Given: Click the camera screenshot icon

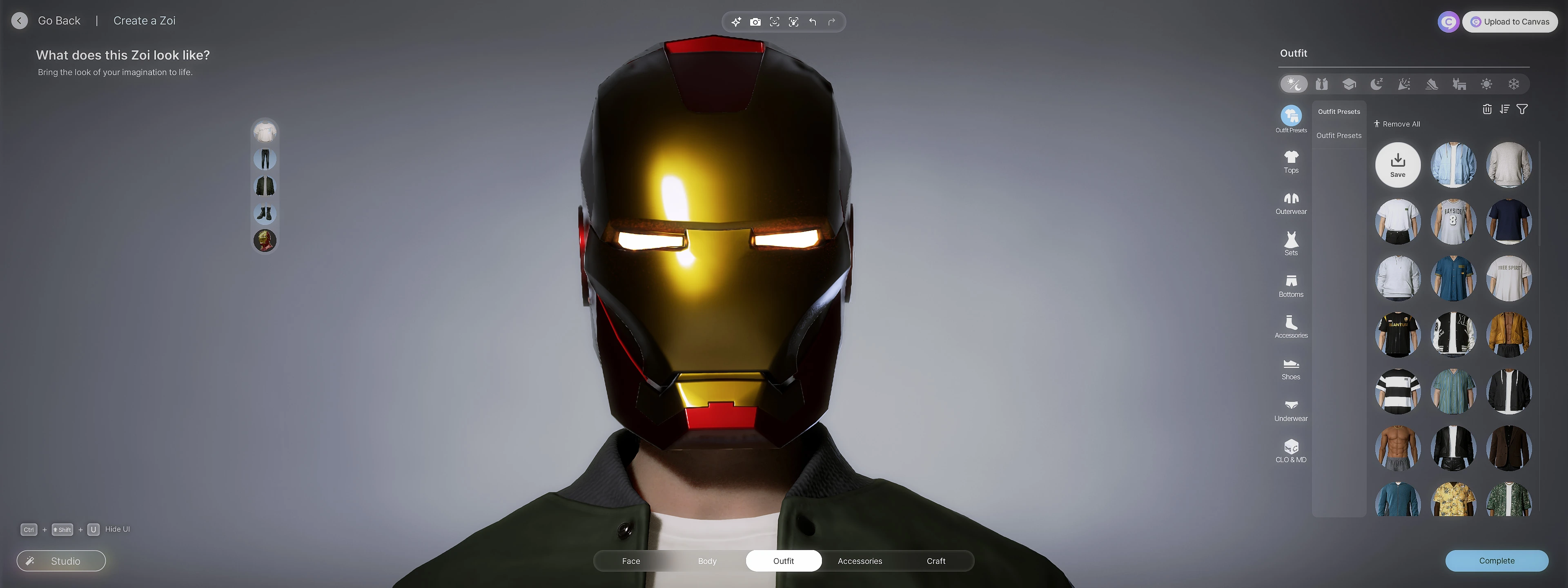Looking at the screenshot, I should pos(755,22).
